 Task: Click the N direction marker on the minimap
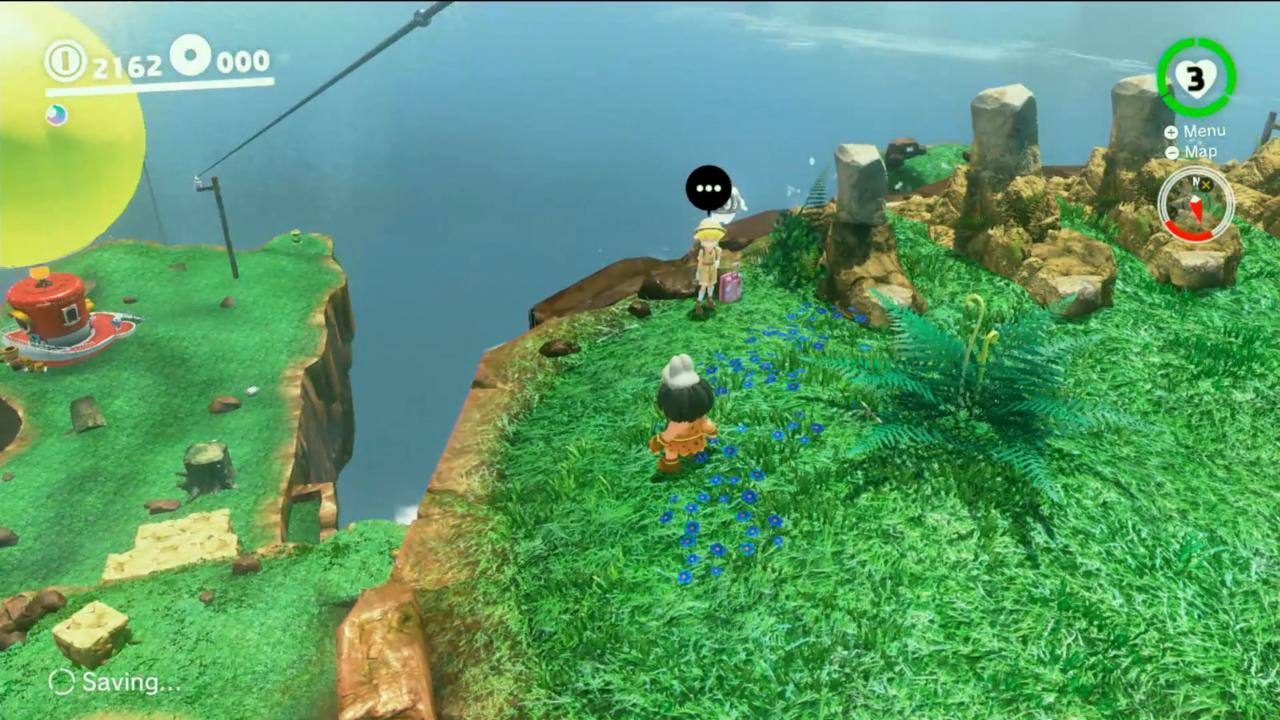pos(1194,180)
